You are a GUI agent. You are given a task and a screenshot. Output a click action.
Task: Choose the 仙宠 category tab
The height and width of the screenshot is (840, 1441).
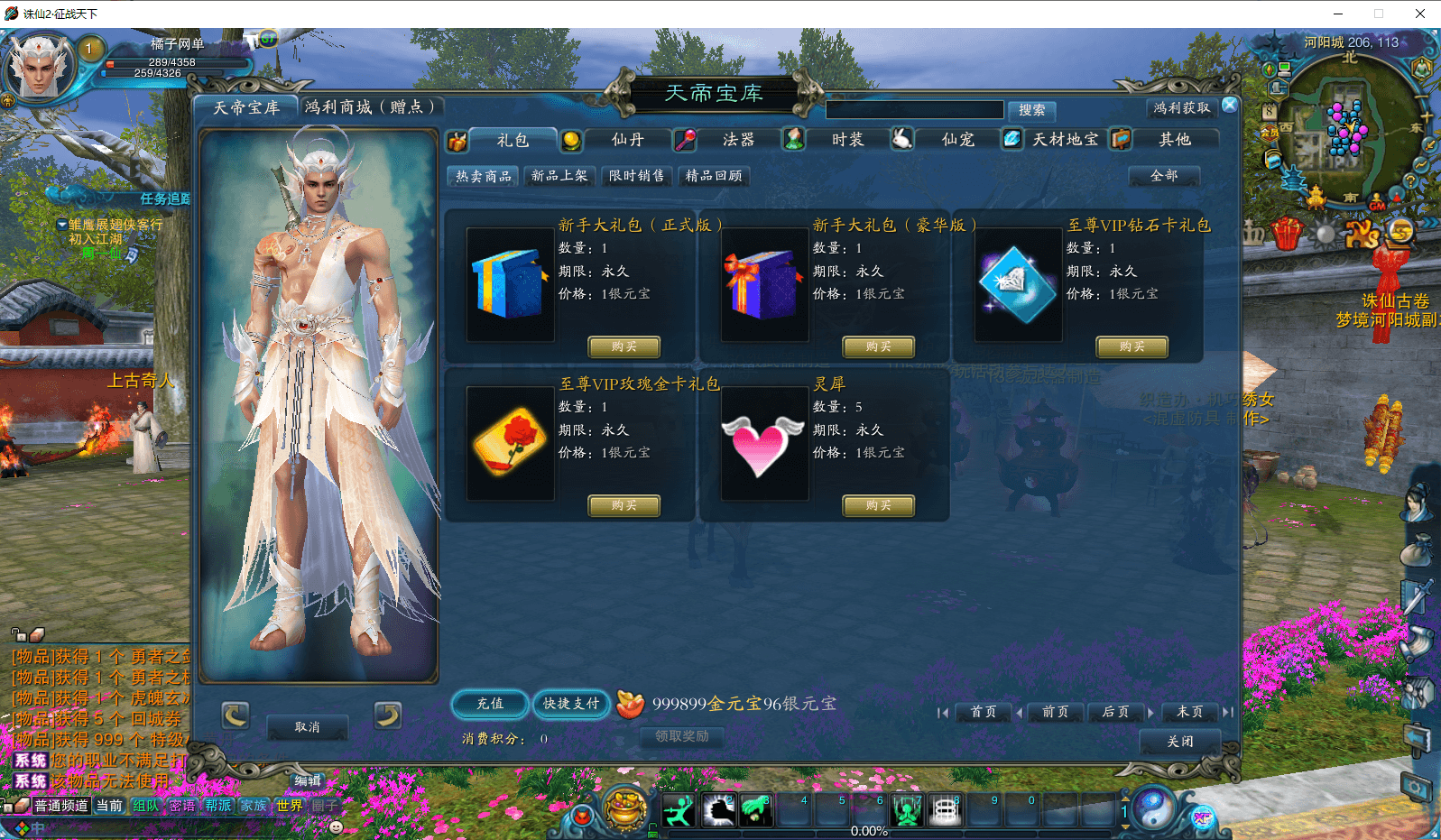pyautogui.click(x=957, y=140)
